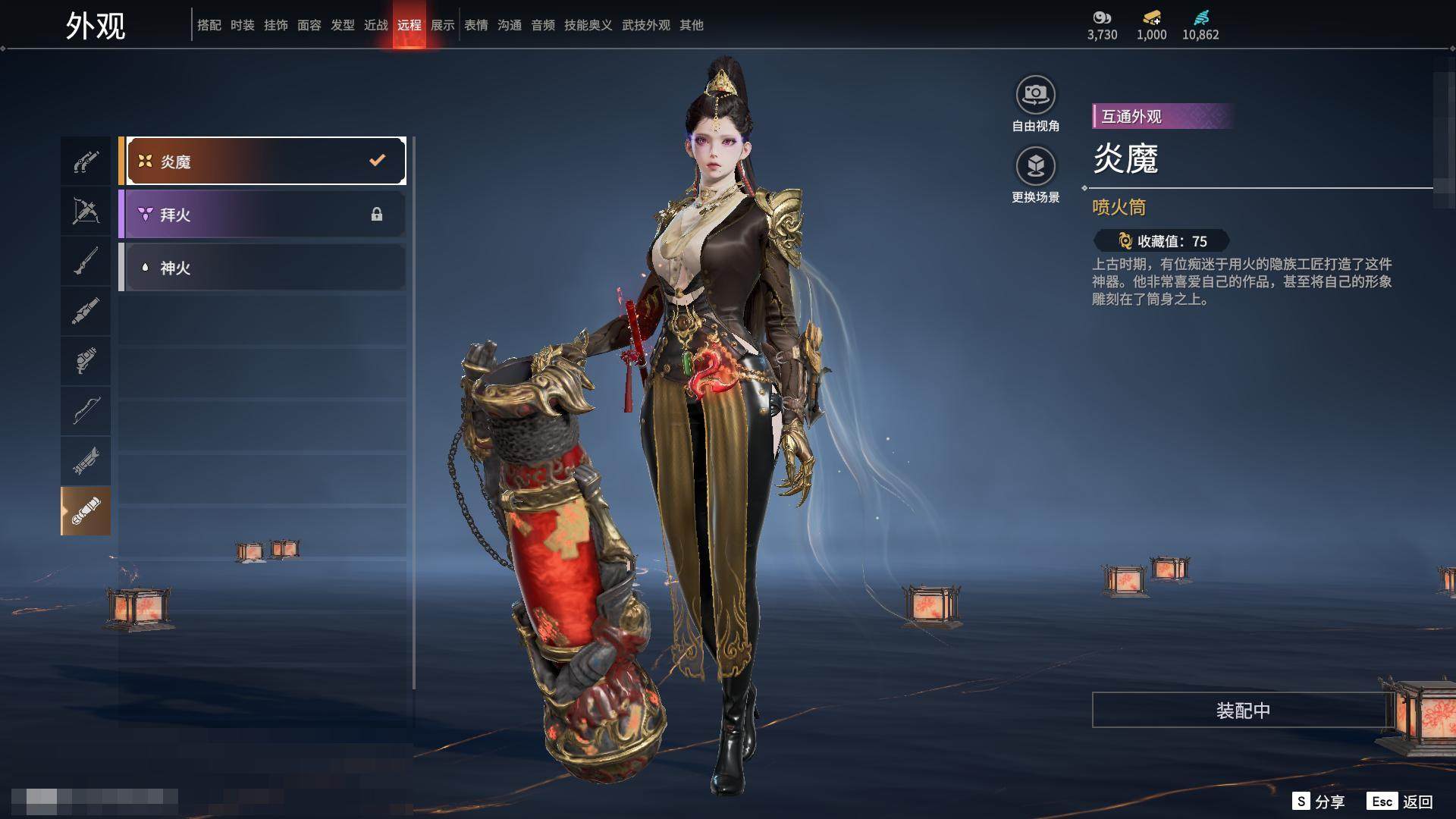Screen dimensions: 1456x819
Task: Show the 展示 tab
Action: pos(443,25)
